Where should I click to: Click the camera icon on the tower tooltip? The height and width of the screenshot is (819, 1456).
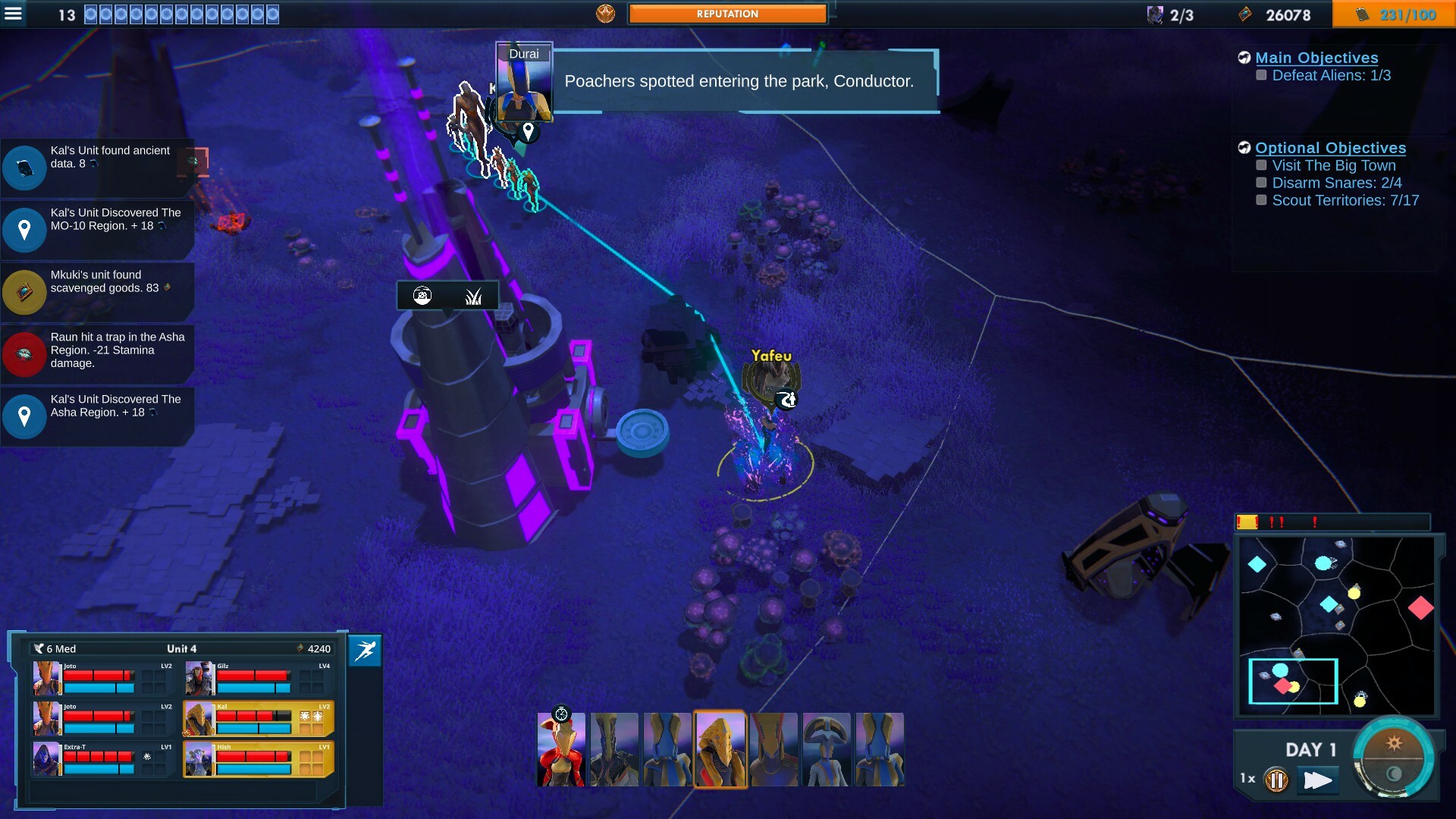[422, 296]
